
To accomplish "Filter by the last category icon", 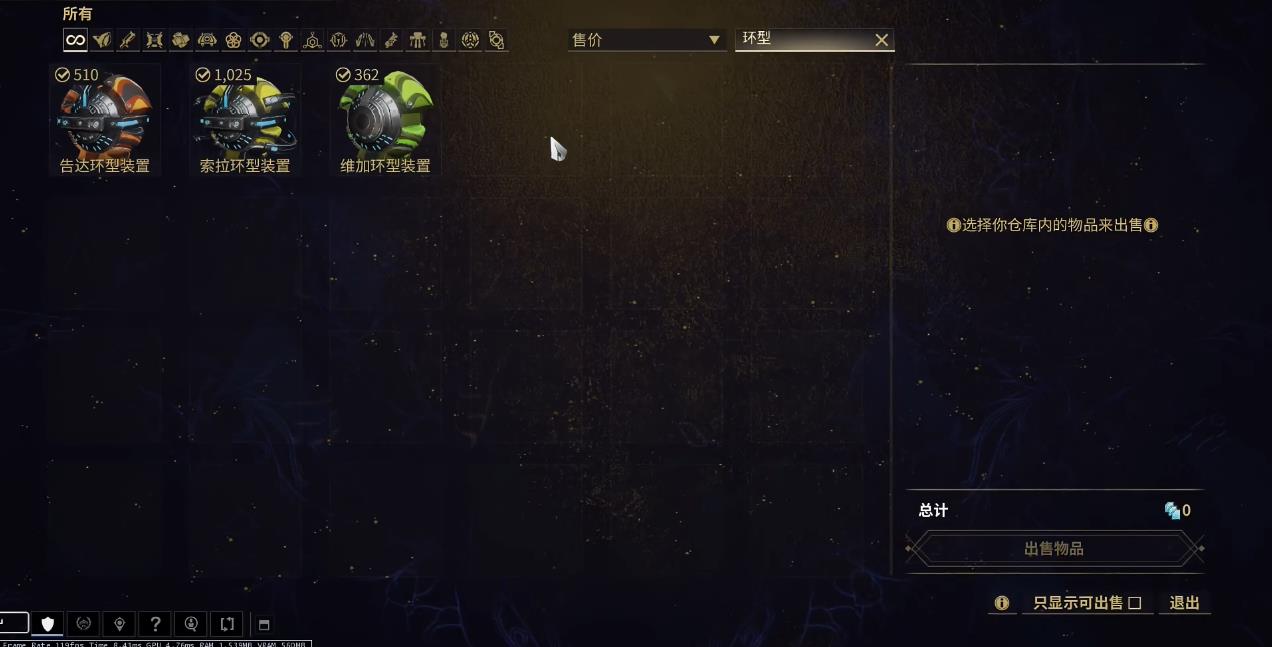I will [496, 40].
